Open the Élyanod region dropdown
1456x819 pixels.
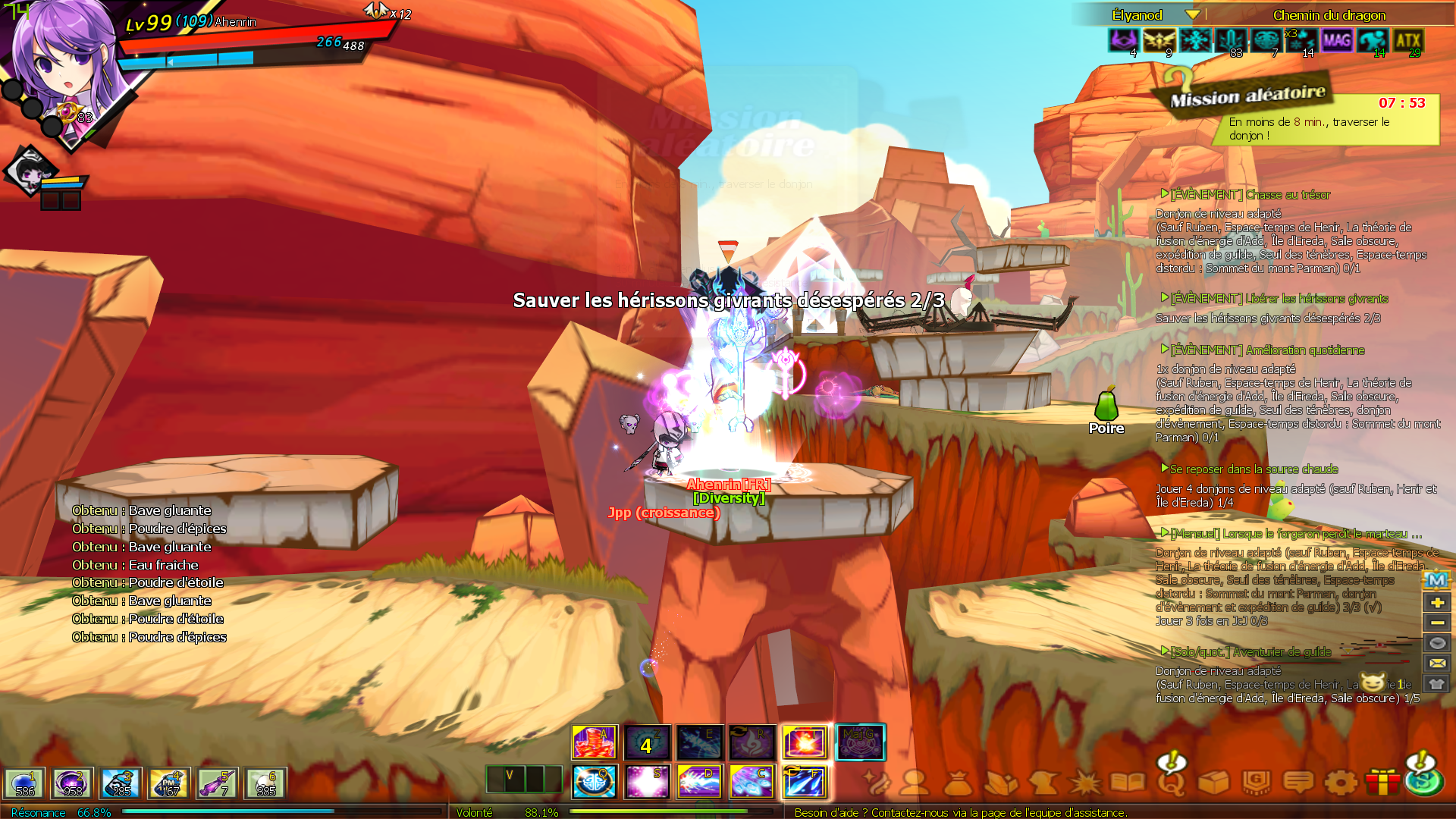1192,15
